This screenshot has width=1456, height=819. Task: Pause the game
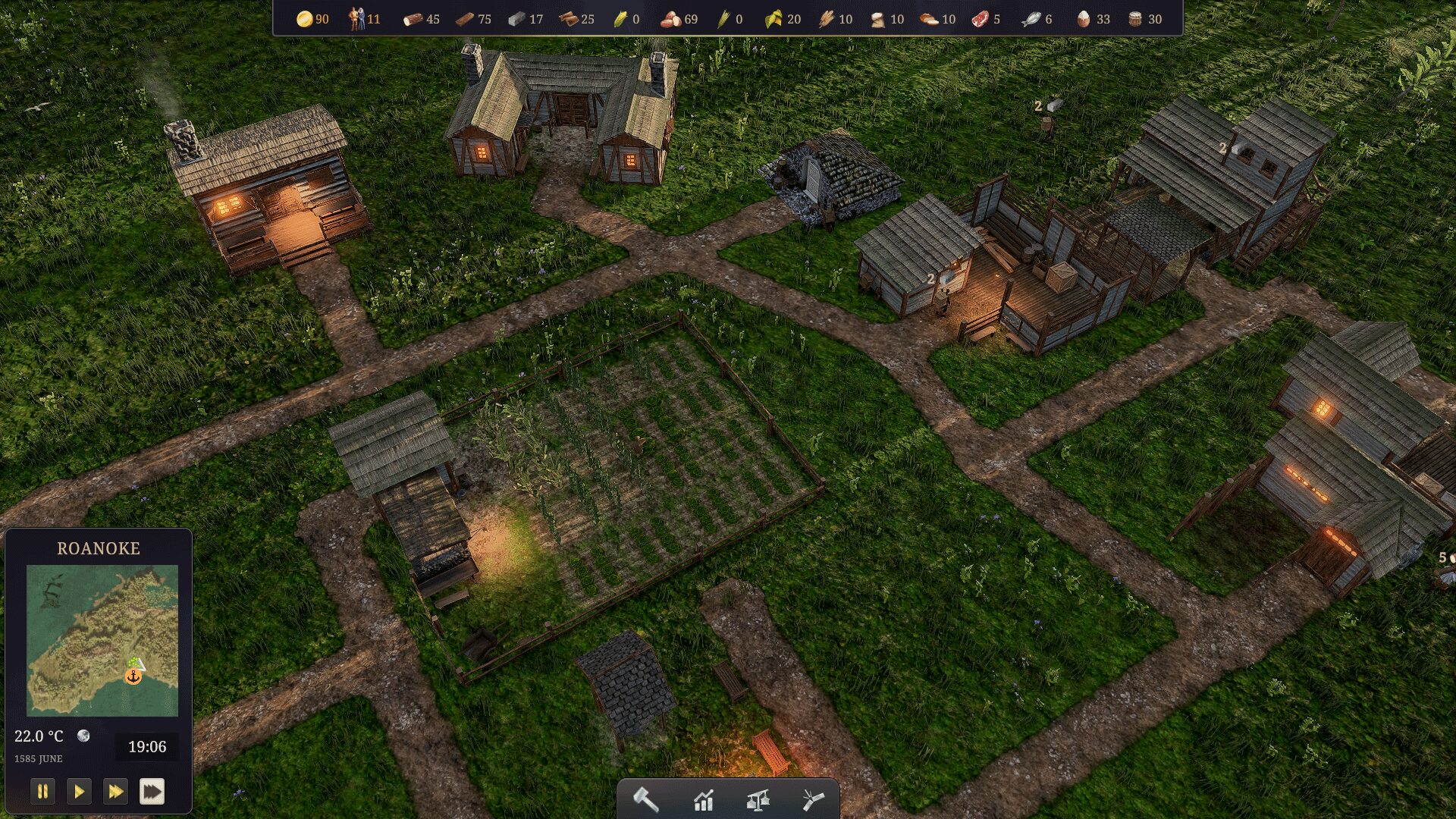(x=42, y=792)
